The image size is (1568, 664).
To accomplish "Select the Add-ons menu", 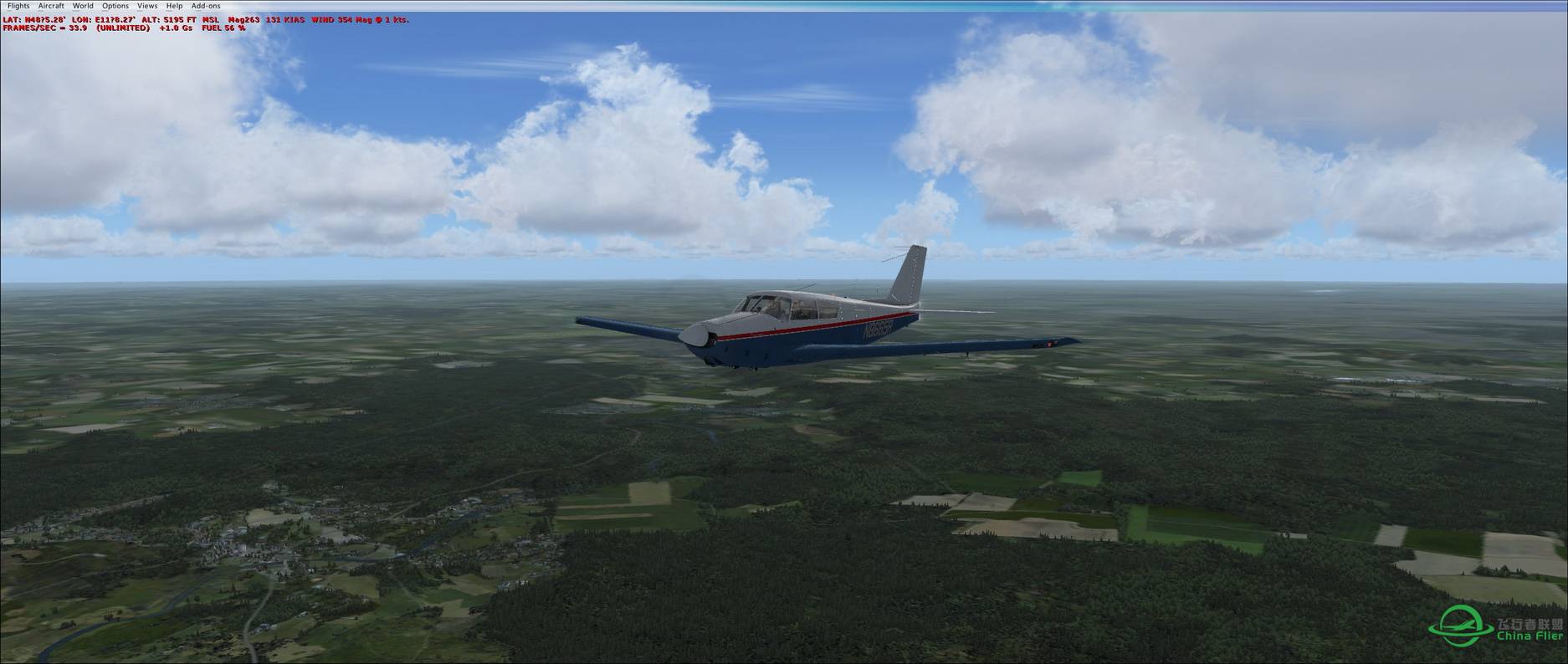I will [x=206, y=6].
